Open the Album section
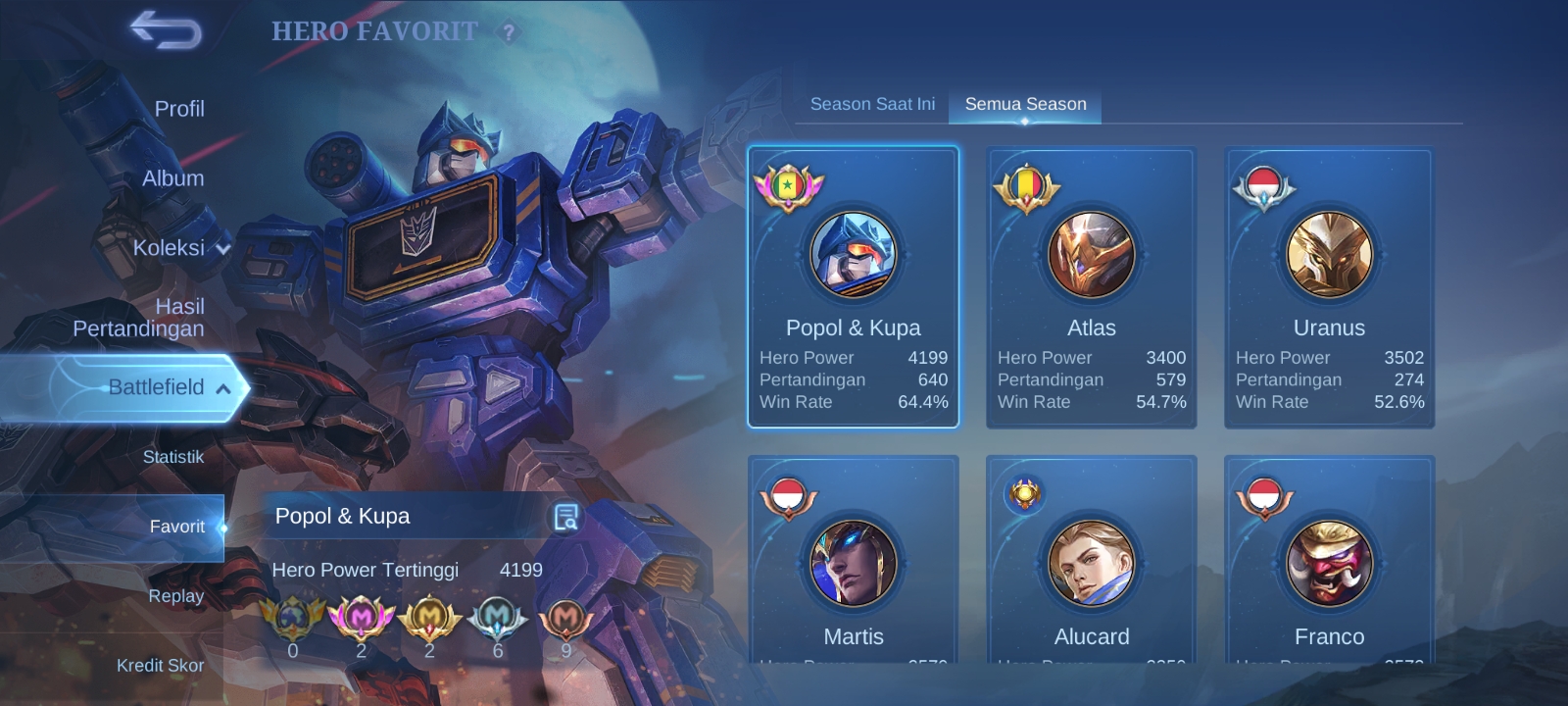Viewport: 1568px width, 706px height. (x=173, y=178)
